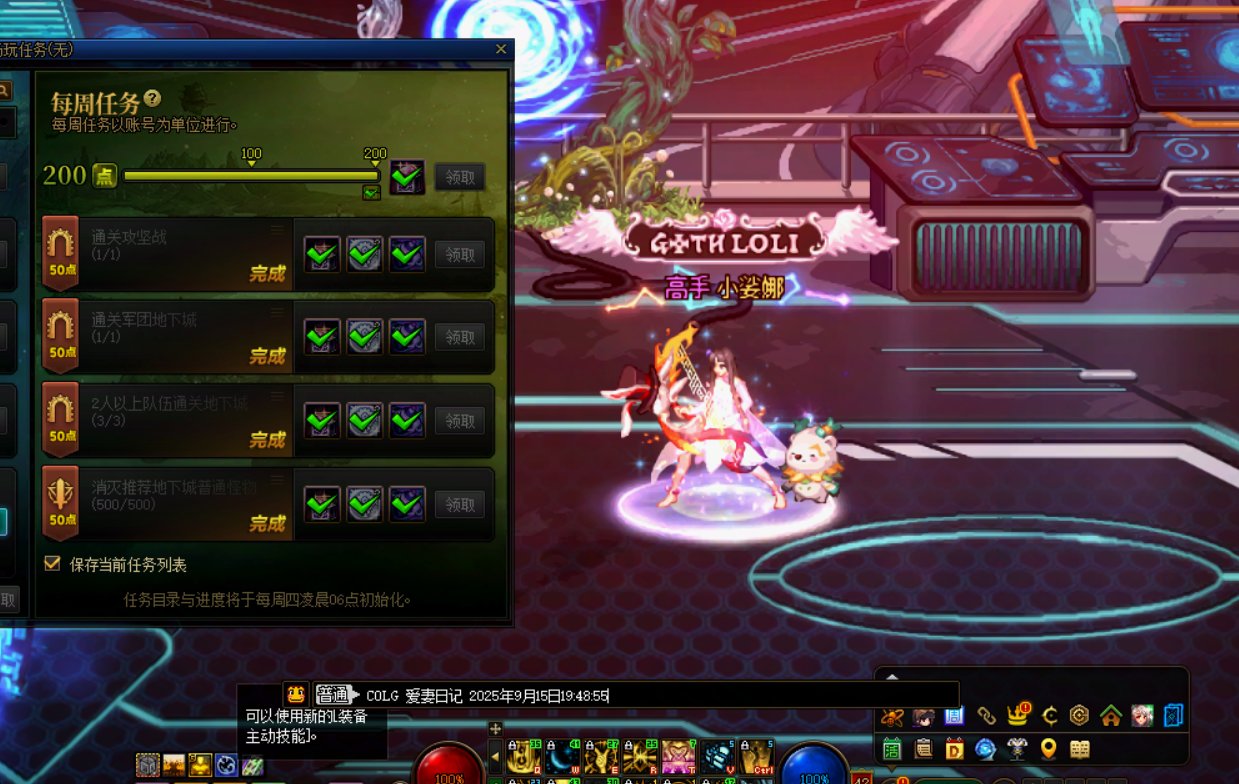Open the yellow emoji face picker
The height and width of the screenshot is (784, 1239).
click(x=295, y=694)
